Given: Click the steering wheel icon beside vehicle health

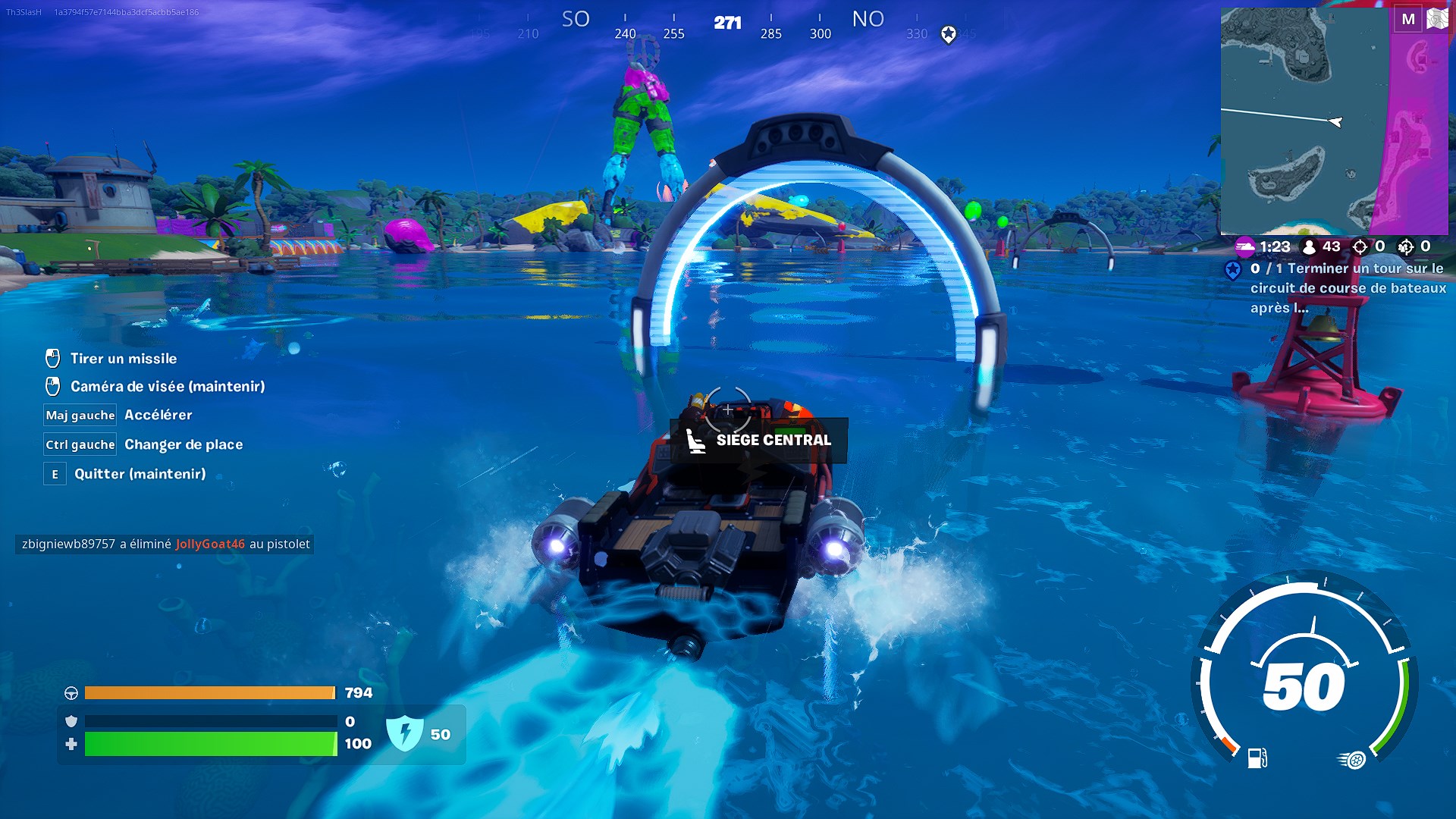Looking at the screenshot, I should pos(70,692).
